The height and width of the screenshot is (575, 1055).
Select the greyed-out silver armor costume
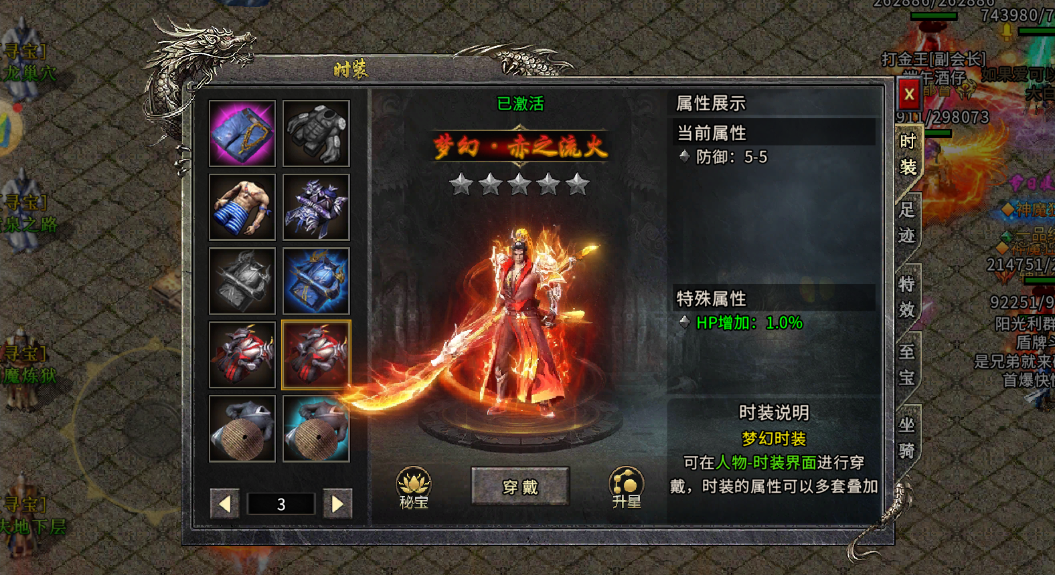(242, 281)
